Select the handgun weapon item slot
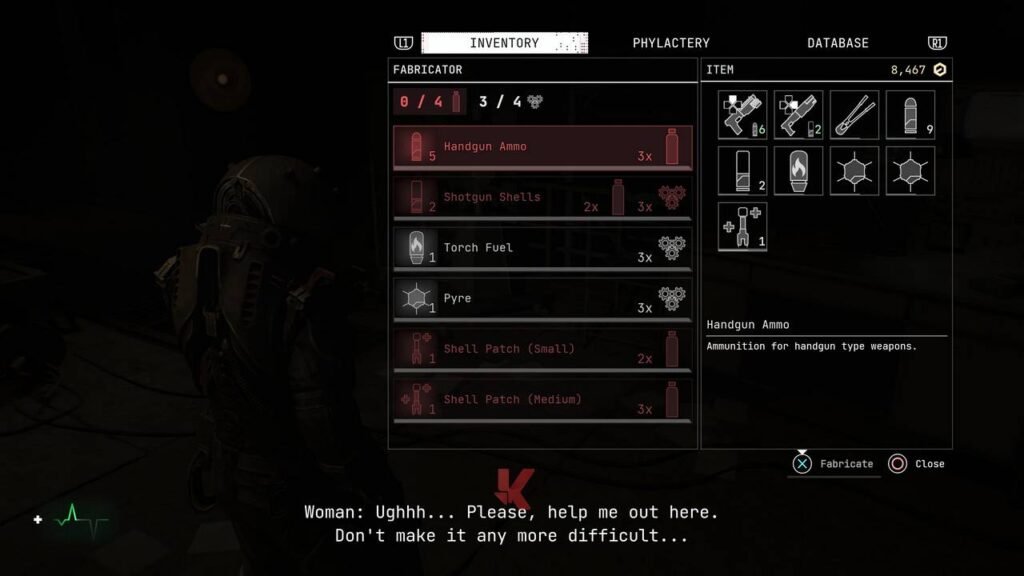Viewport: 1024px width, 576px height. tap(742, 115)
